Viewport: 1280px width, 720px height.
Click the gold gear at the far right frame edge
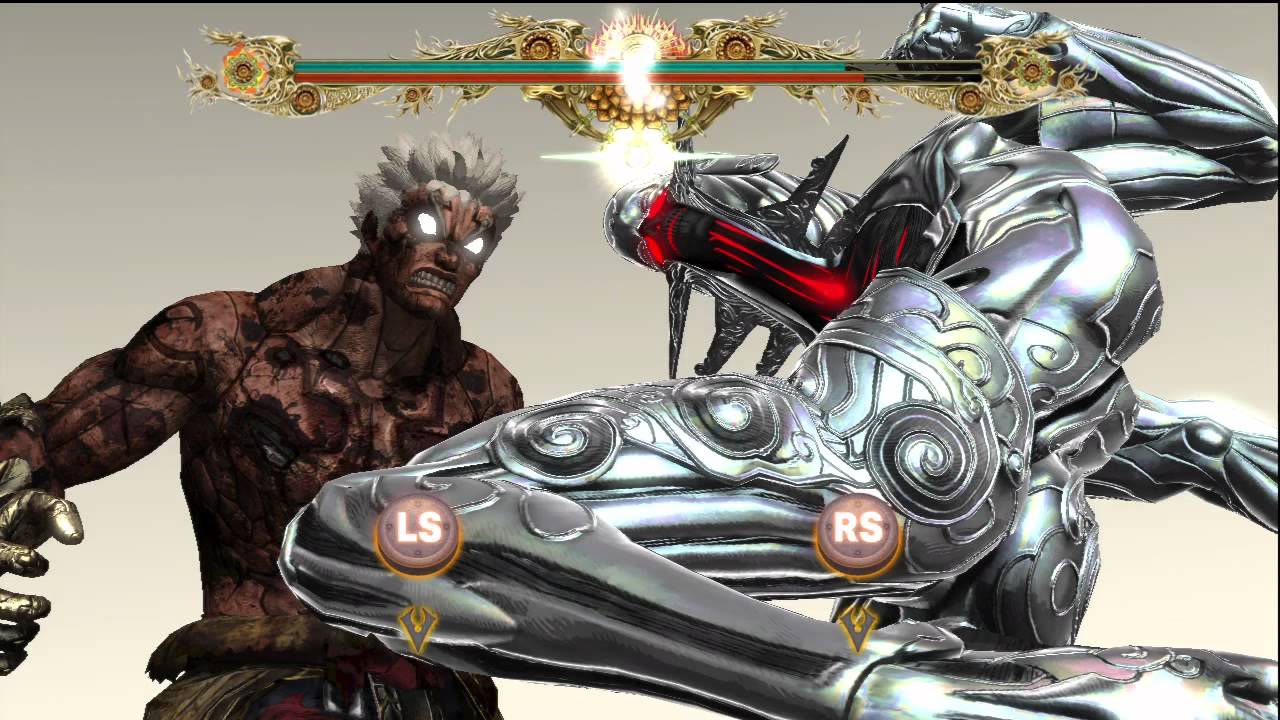(1068, 81)
